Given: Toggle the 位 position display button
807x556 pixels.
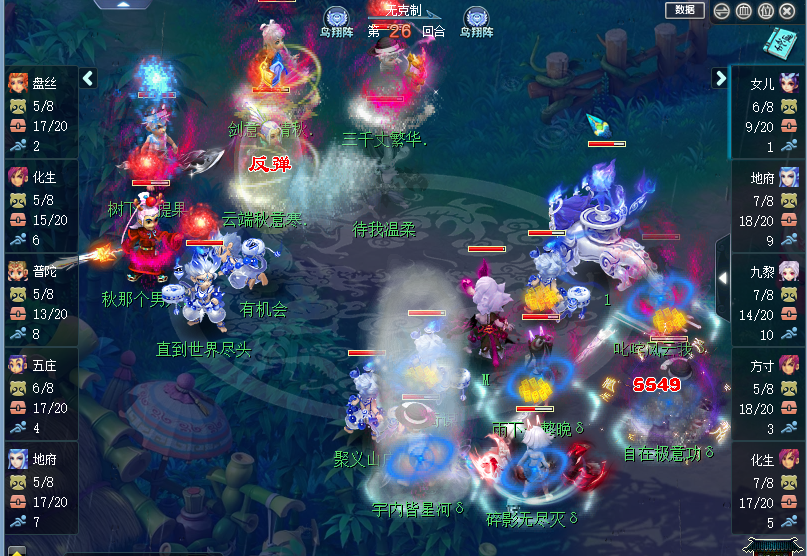Looking at the screenshot, I should point(765,11).
